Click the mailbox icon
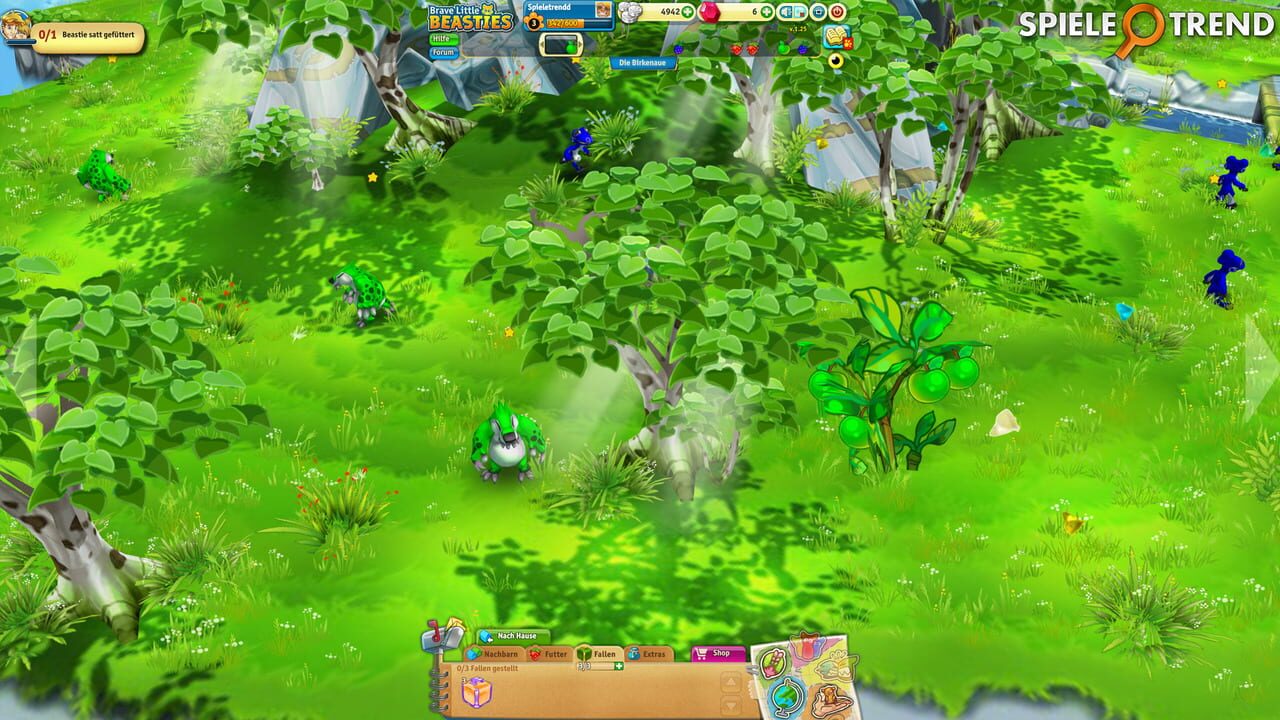 tap(436, 640)
